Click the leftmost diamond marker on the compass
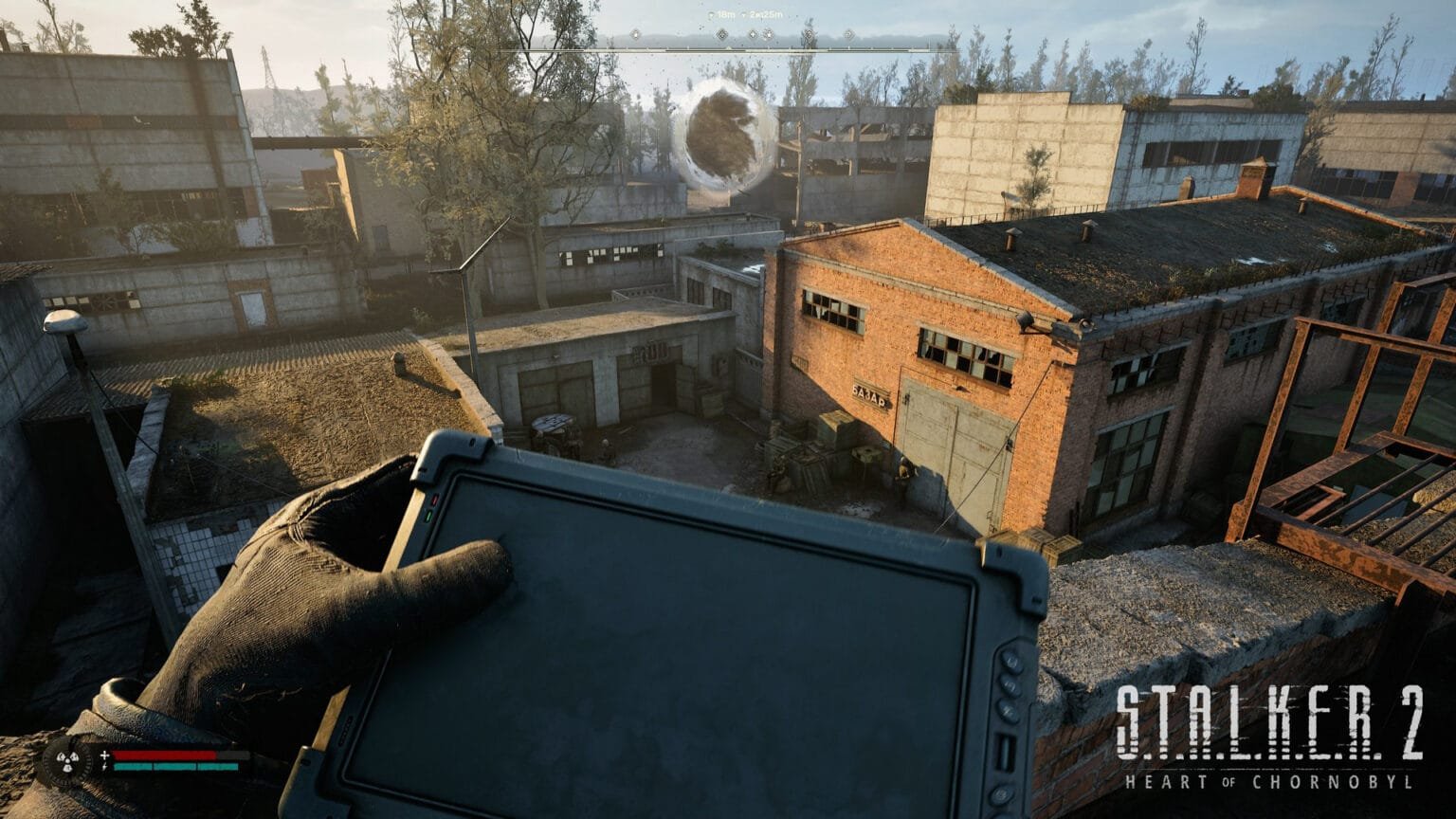 tap(635, 34)
